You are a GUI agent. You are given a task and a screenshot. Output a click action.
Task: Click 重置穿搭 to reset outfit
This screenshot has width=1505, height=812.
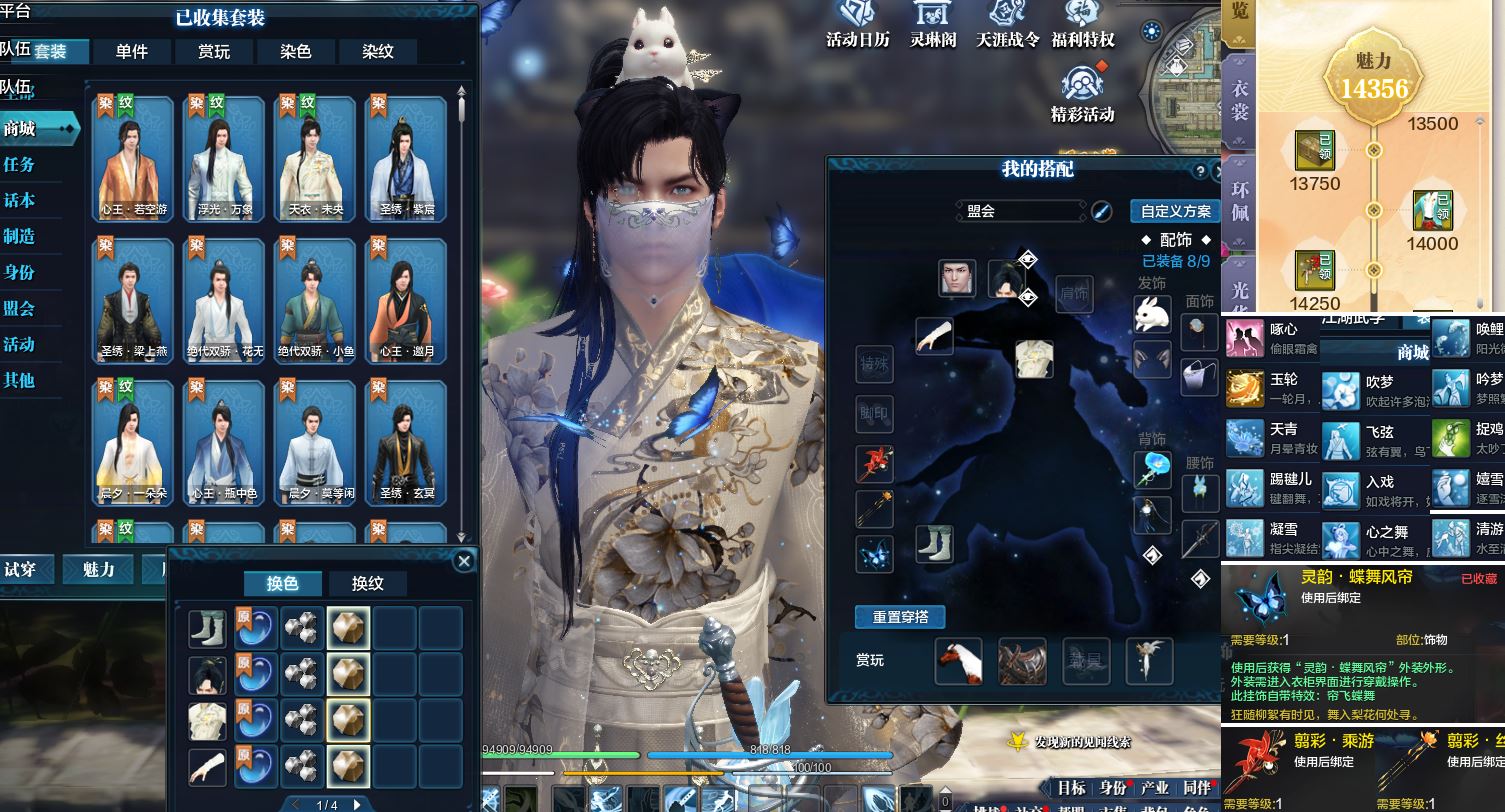[x=899, y=617]
